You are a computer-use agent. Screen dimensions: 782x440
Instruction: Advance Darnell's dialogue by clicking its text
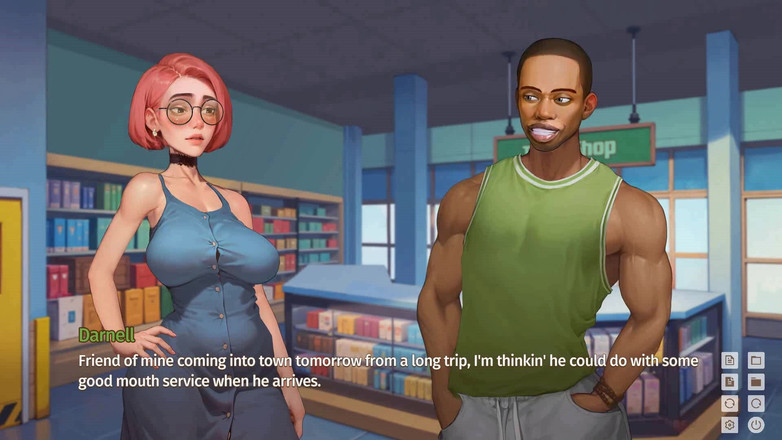click(x=390, y=370)
